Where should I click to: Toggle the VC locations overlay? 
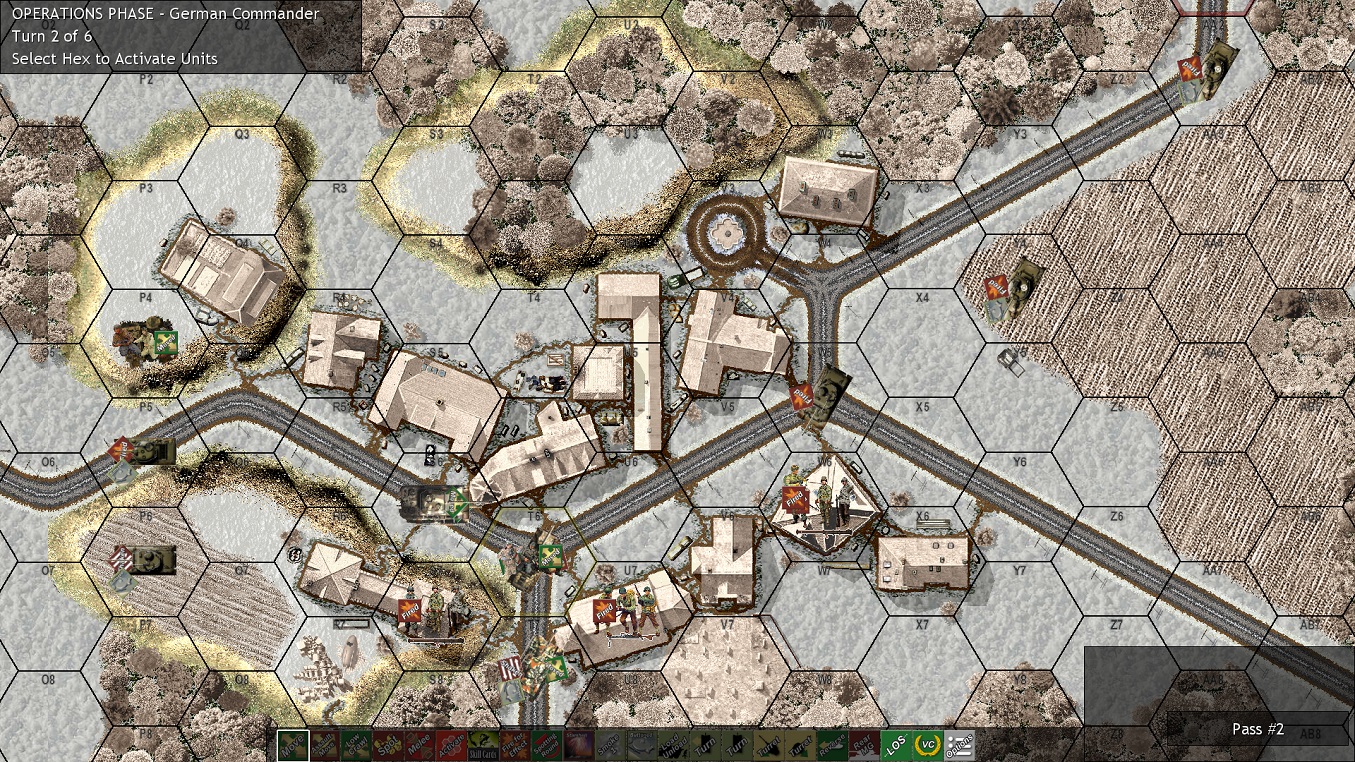tap(930, 744)
